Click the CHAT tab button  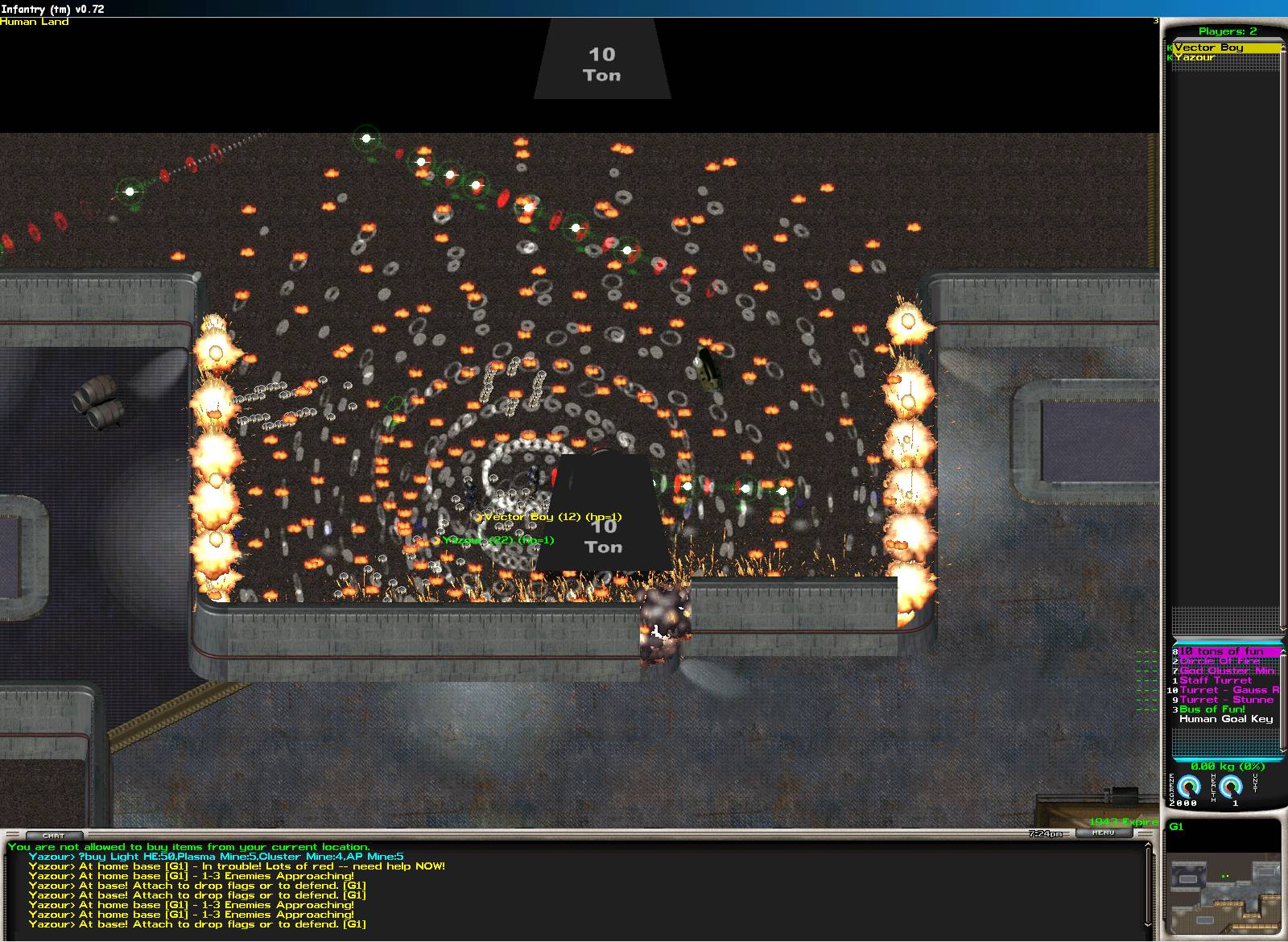(x=53, y=836)
